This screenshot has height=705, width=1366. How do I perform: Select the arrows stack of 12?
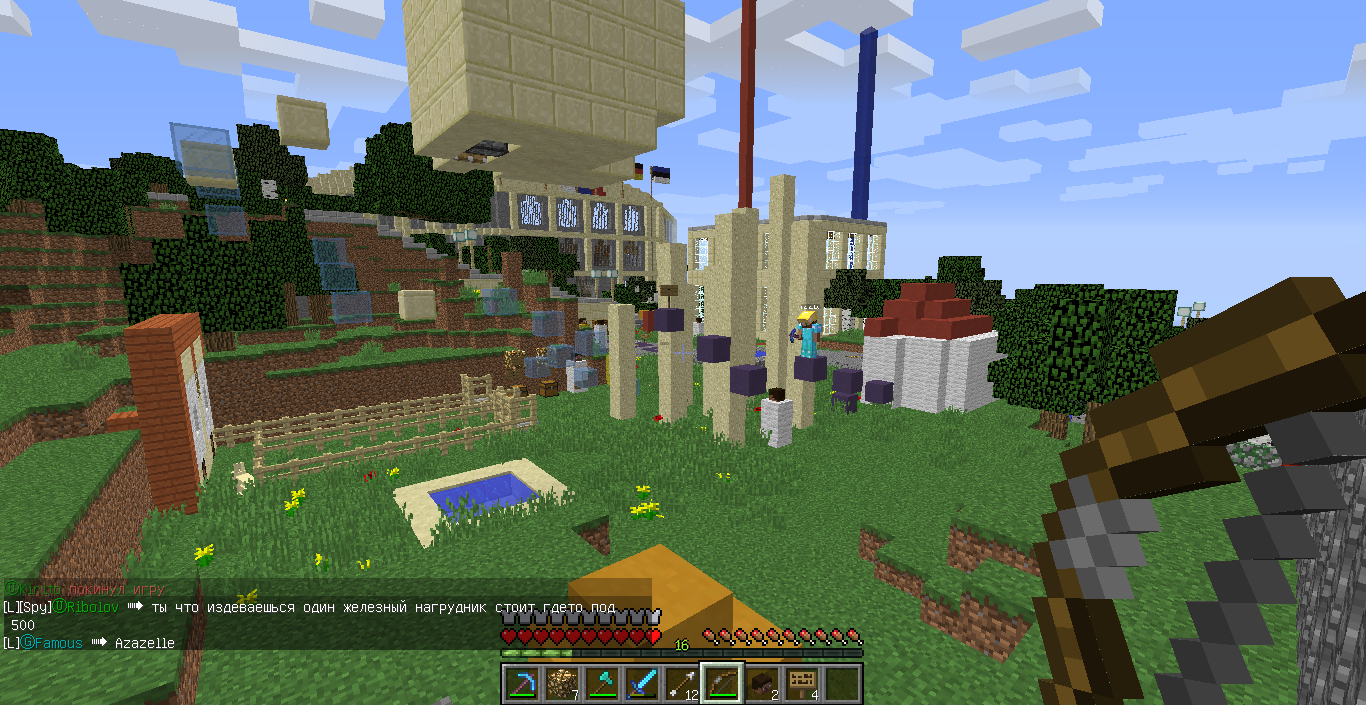[x=681, y=684]
